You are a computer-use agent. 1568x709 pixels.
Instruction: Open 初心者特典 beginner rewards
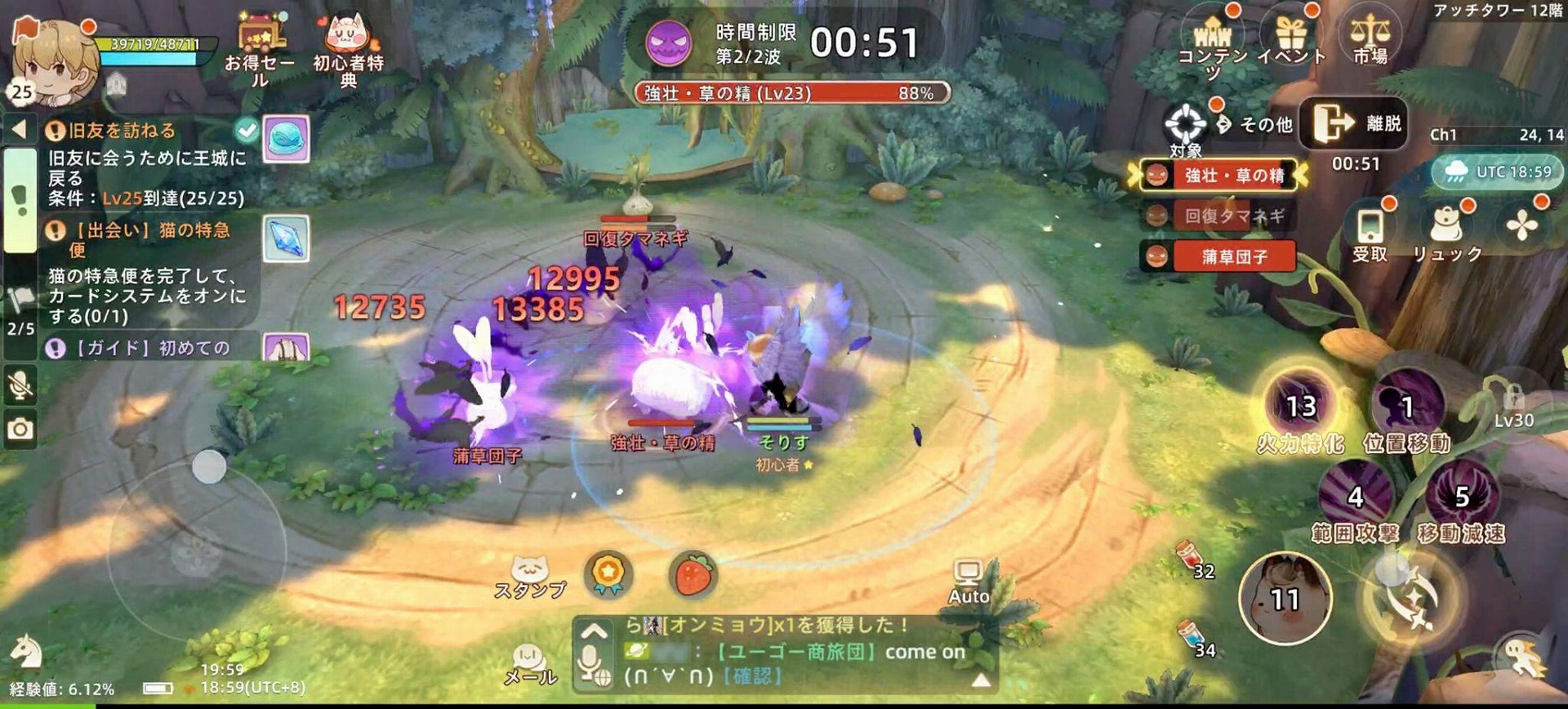pos(349,47)
